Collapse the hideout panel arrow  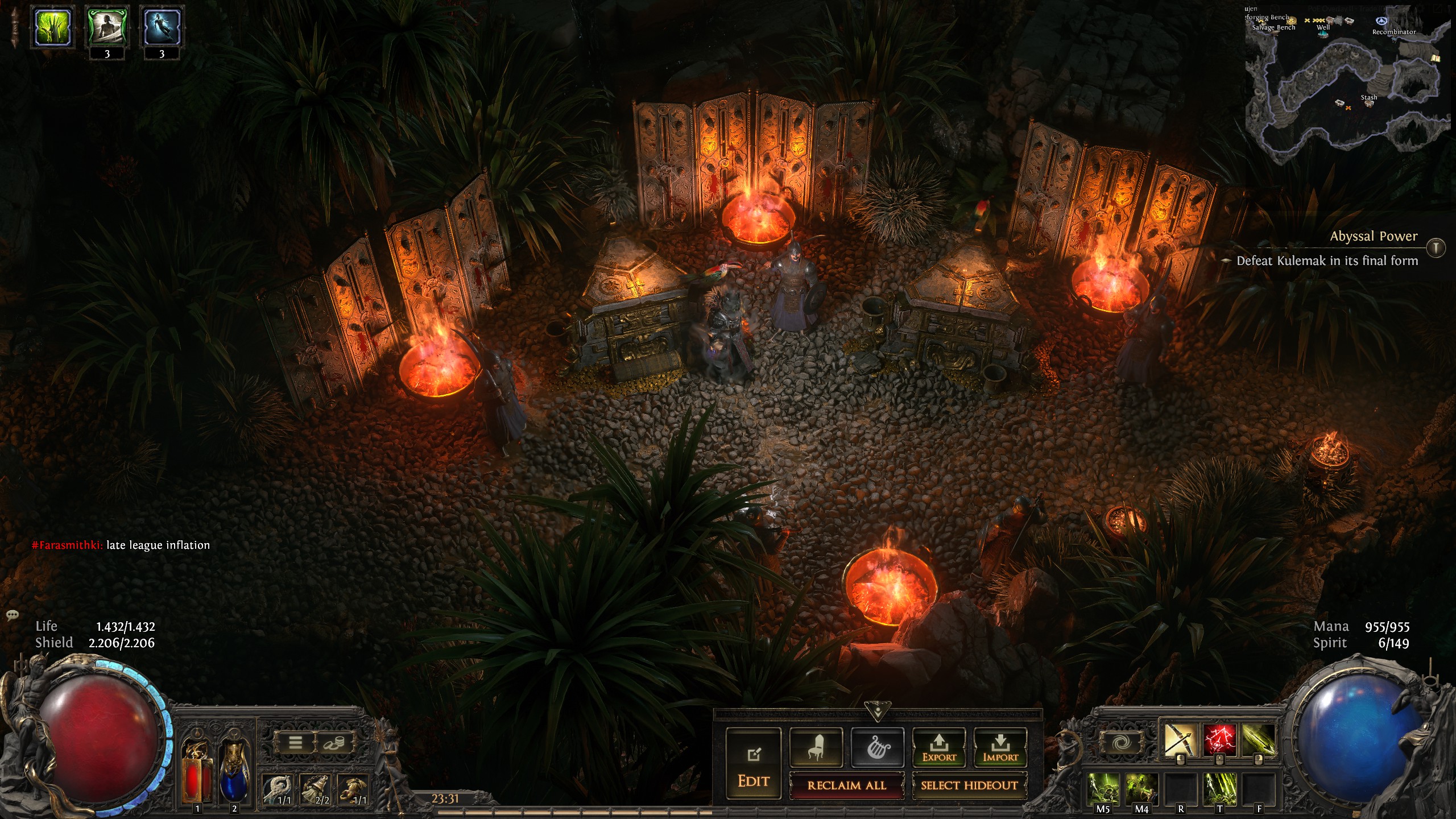(878, 712)
